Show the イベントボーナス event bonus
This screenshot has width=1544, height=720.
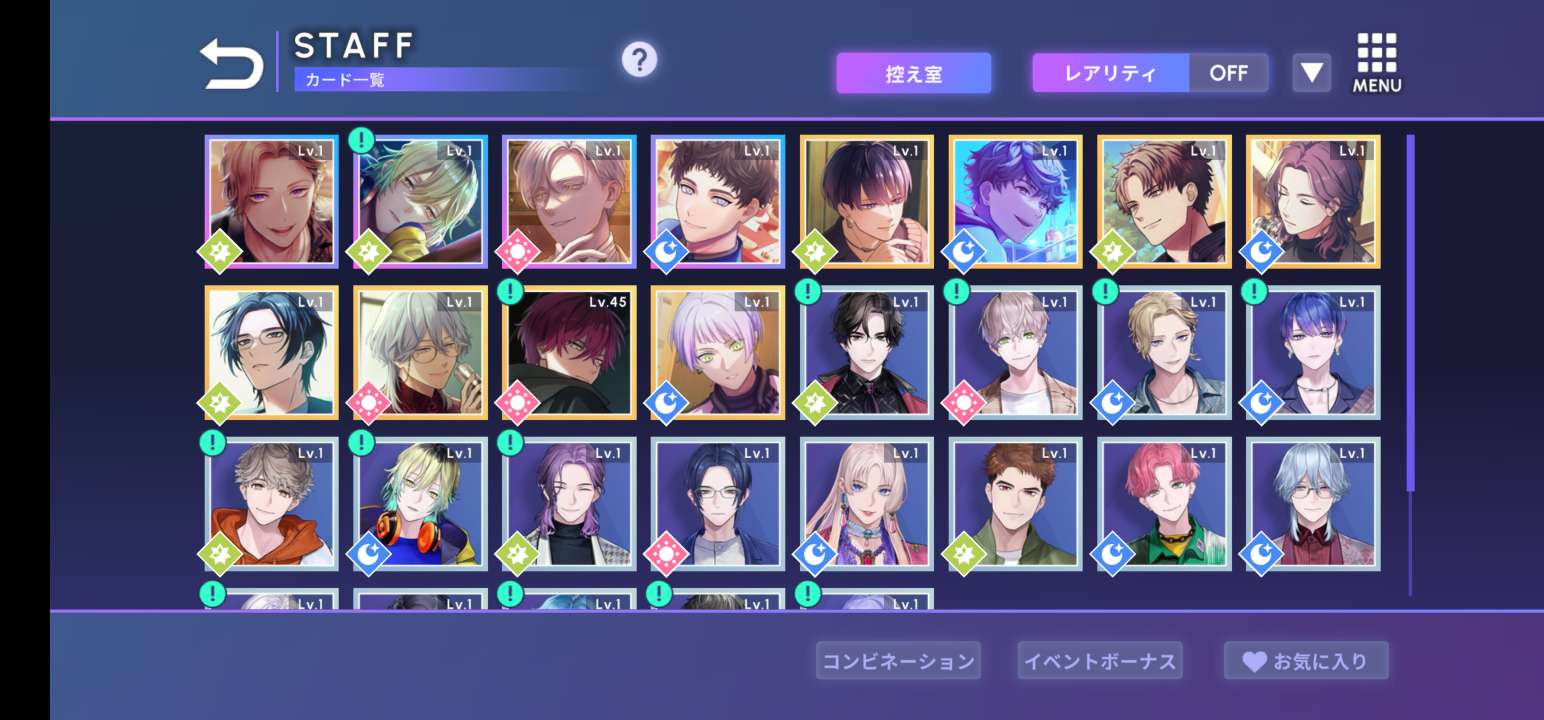click(1099, 661)
